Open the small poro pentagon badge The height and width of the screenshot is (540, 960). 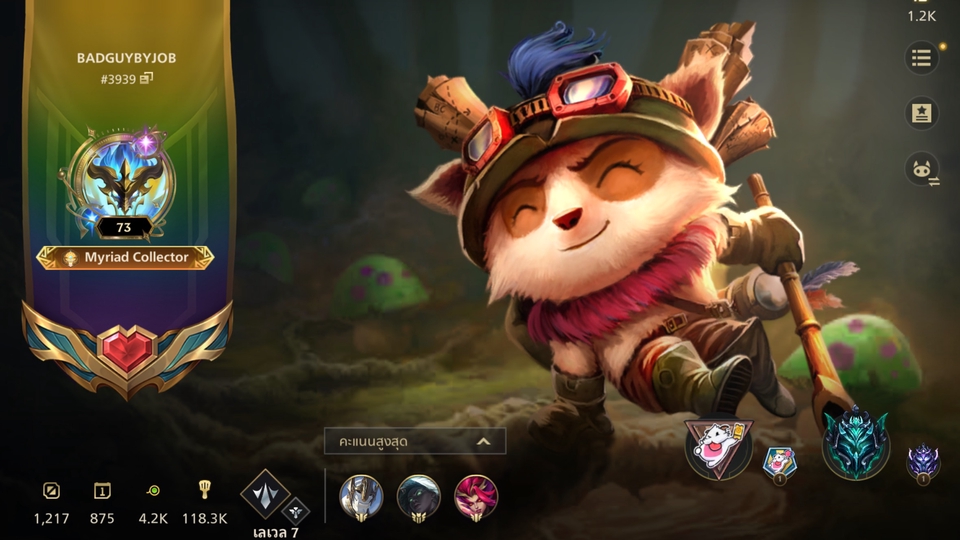click(x=779, y=462)
